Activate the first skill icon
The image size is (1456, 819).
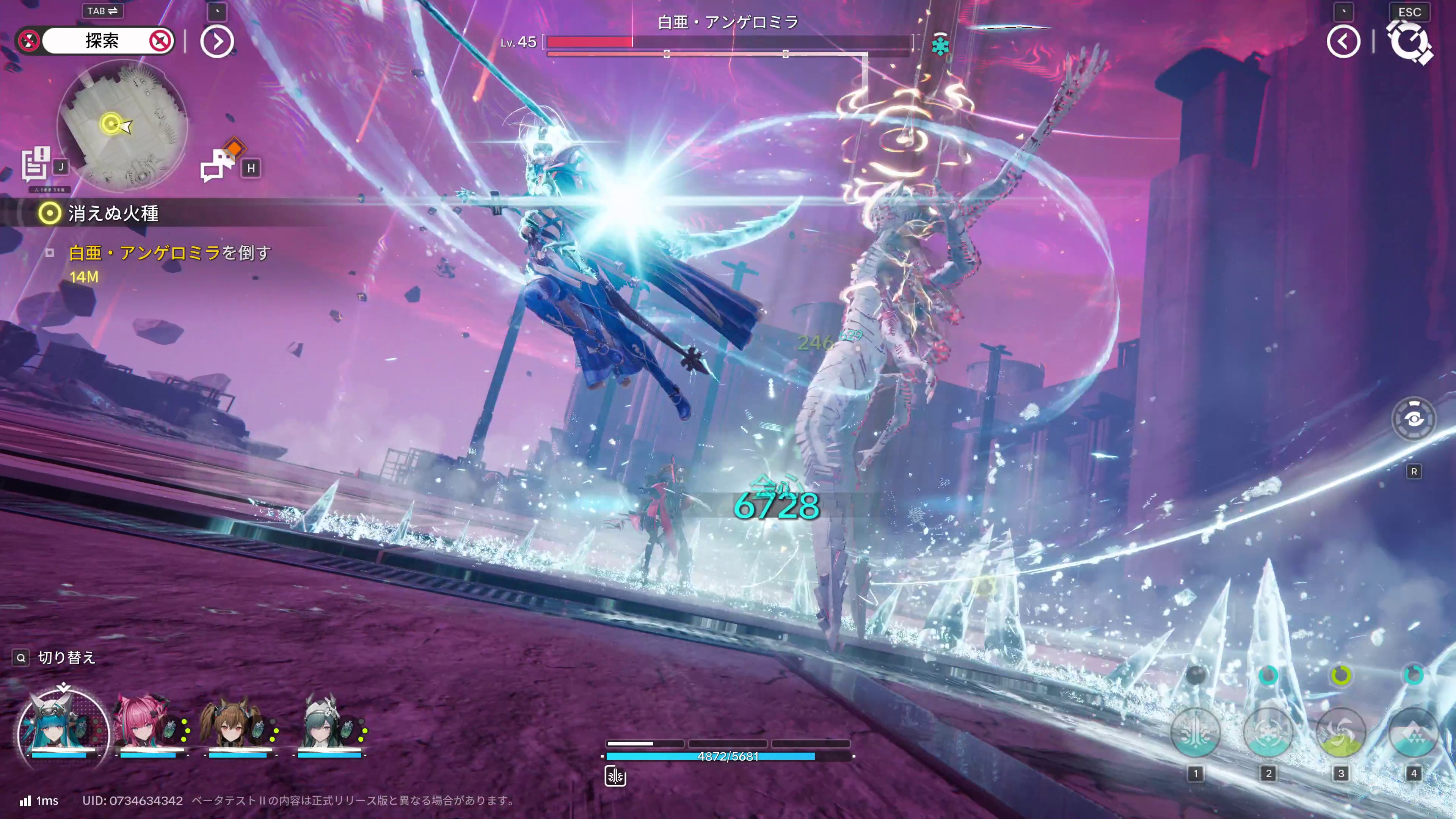[x=1195, y=733]
